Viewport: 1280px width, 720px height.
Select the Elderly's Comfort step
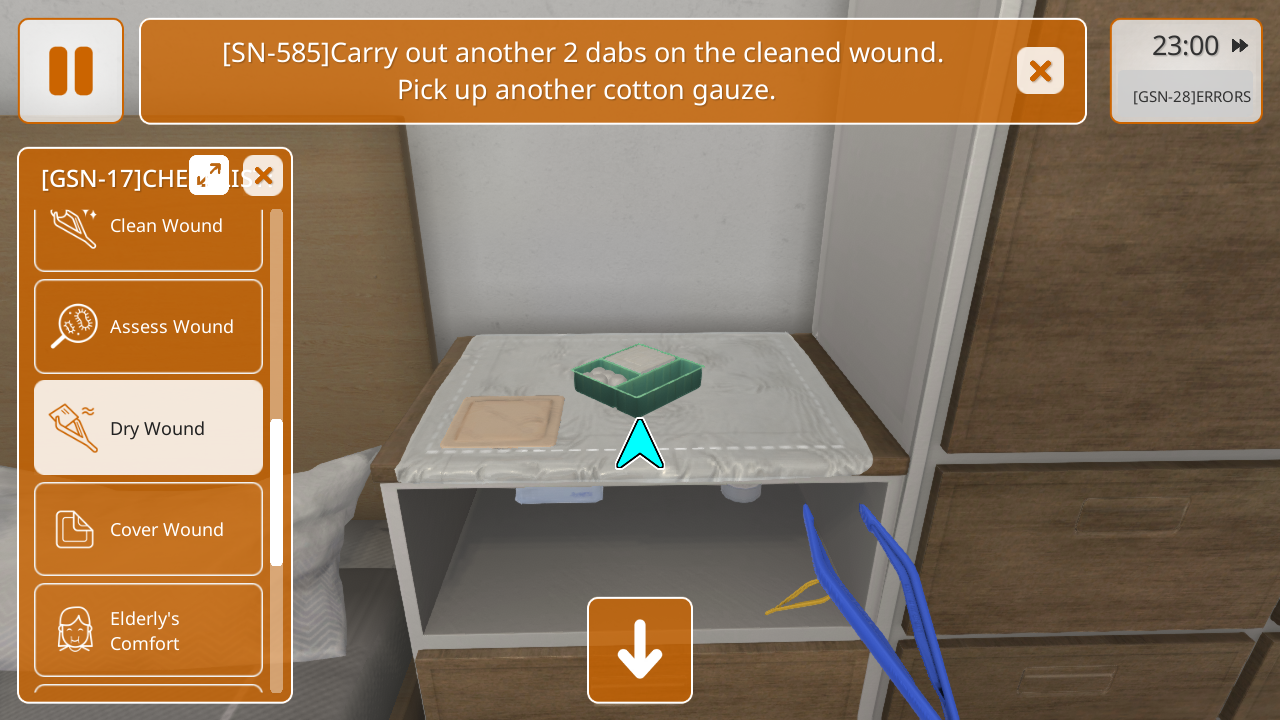pyautogui.click(x=148, y=630)
